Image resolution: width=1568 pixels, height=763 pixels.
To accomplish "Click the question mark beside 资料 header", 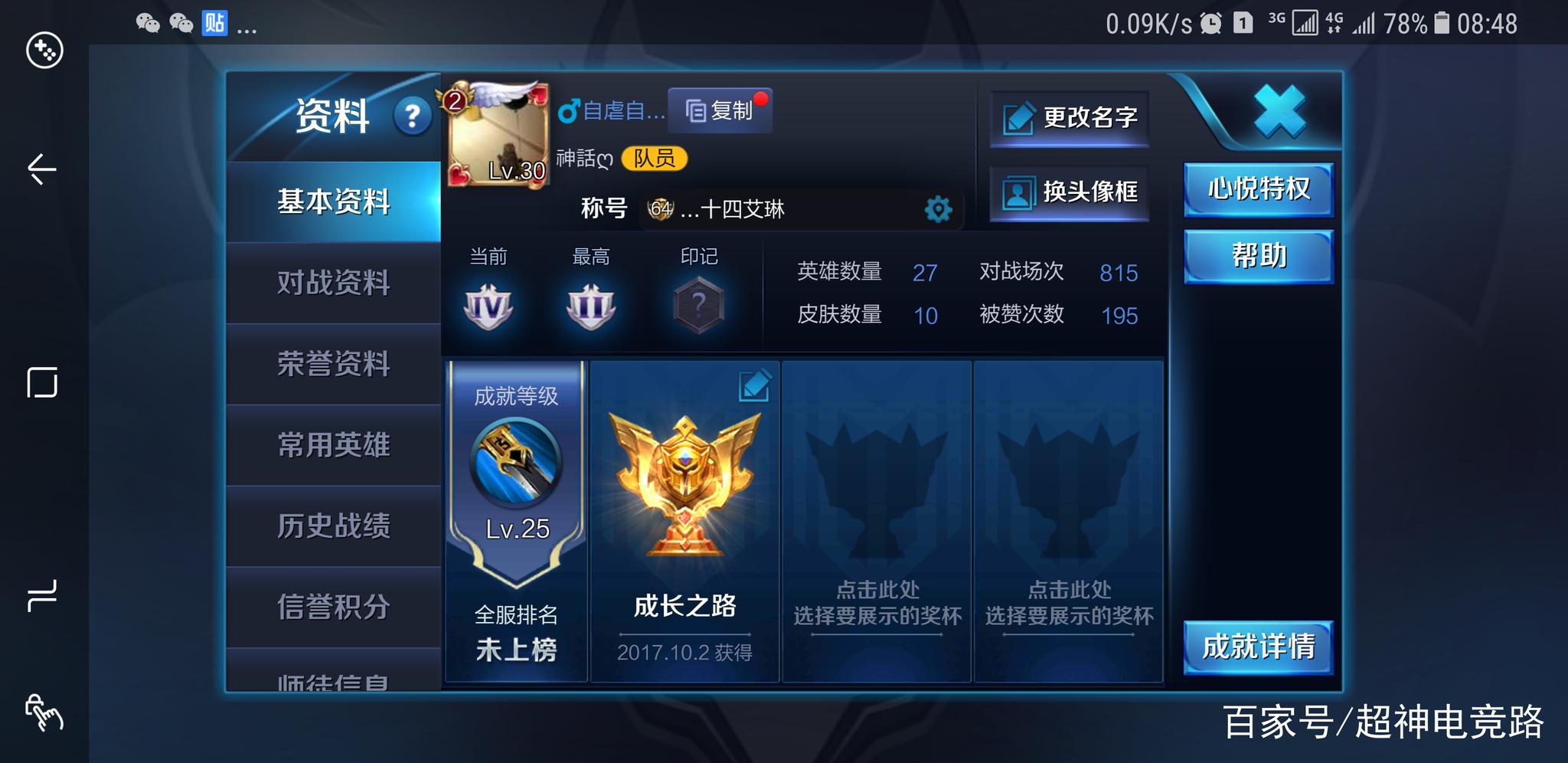I will click(x=412, y=116).
